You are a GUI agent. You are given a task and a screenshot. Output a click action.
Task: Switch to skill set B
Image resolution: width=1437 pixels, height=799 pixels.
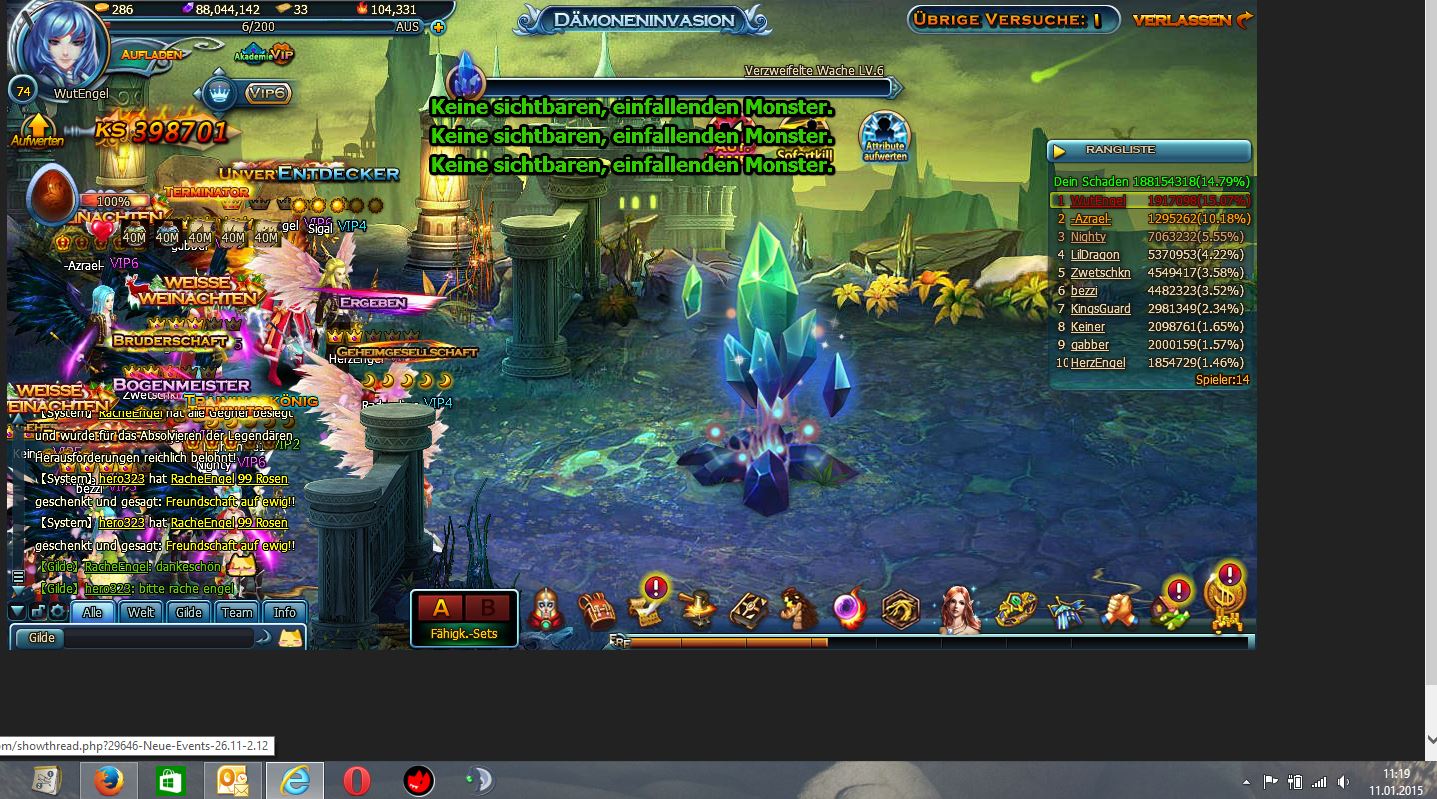pyautogui.click(x=488, y=608)
